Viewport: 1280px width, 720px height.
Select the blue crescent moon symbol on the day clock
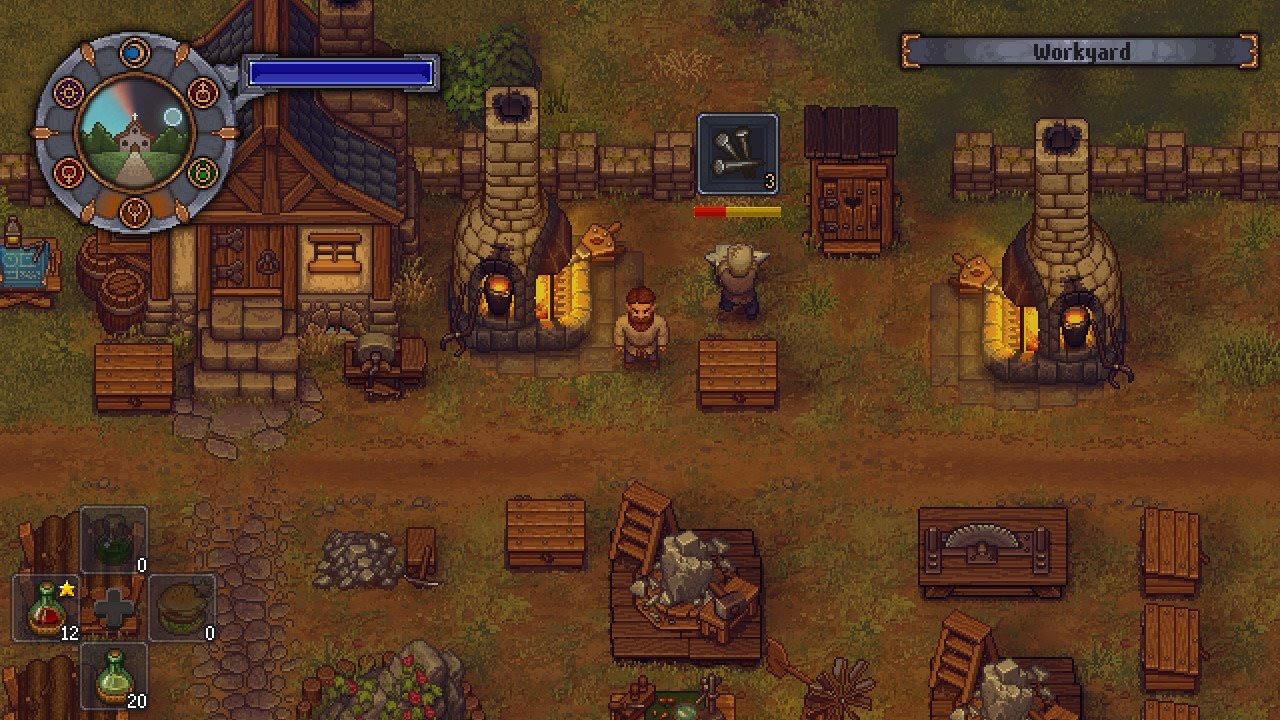pos(135,53)
